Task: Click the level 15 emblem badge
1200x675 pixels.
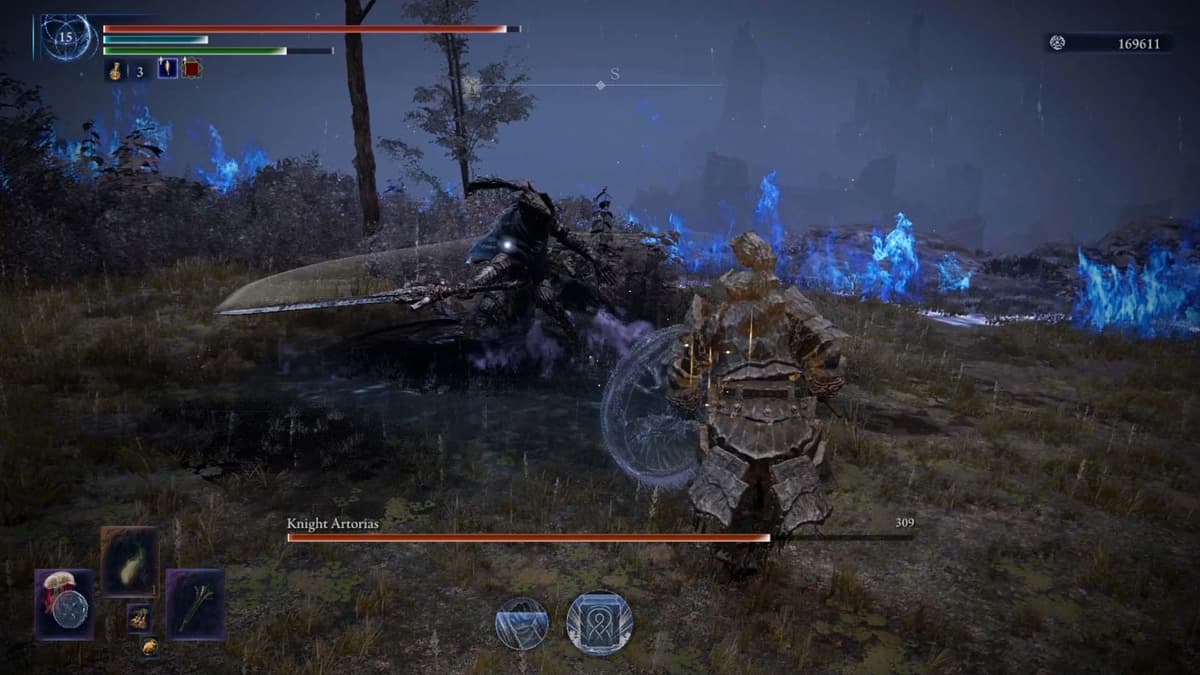Action: 68,38
